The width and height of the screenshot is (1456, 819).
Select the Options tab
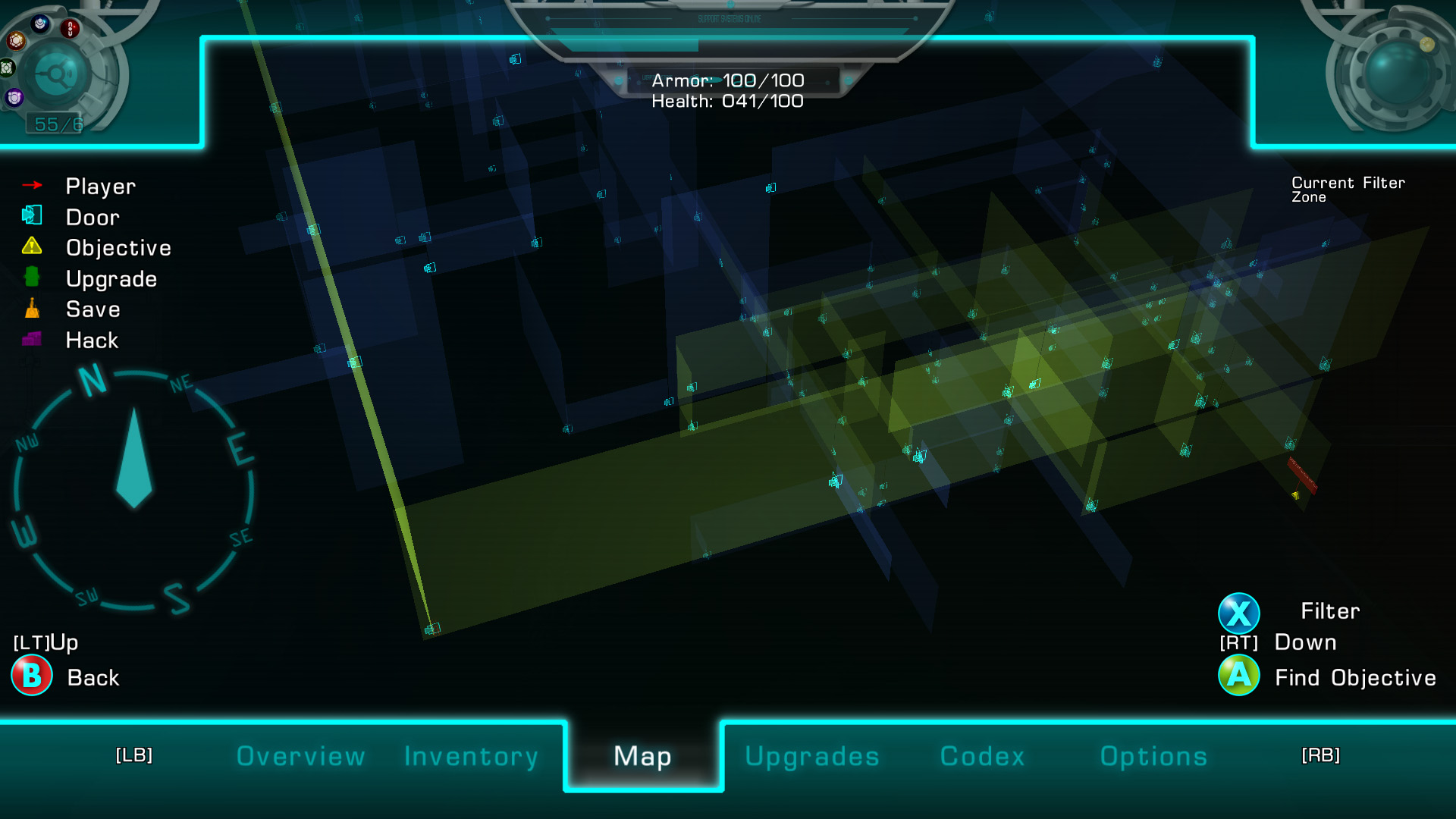[1153, 756]
